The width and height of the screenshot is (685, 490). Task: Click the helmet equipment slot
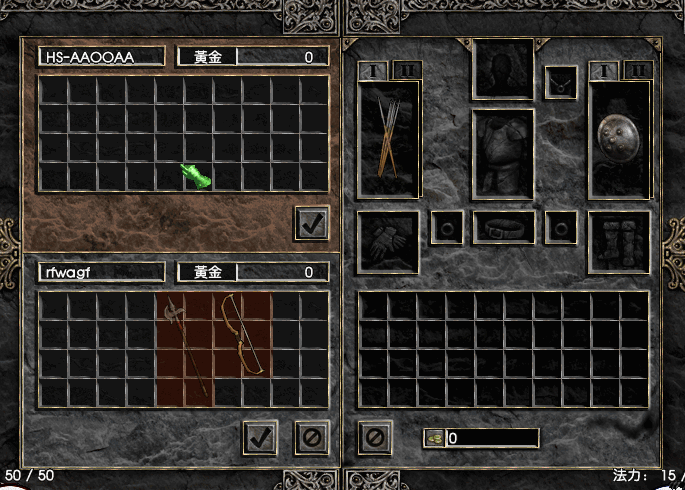[503, 68]
